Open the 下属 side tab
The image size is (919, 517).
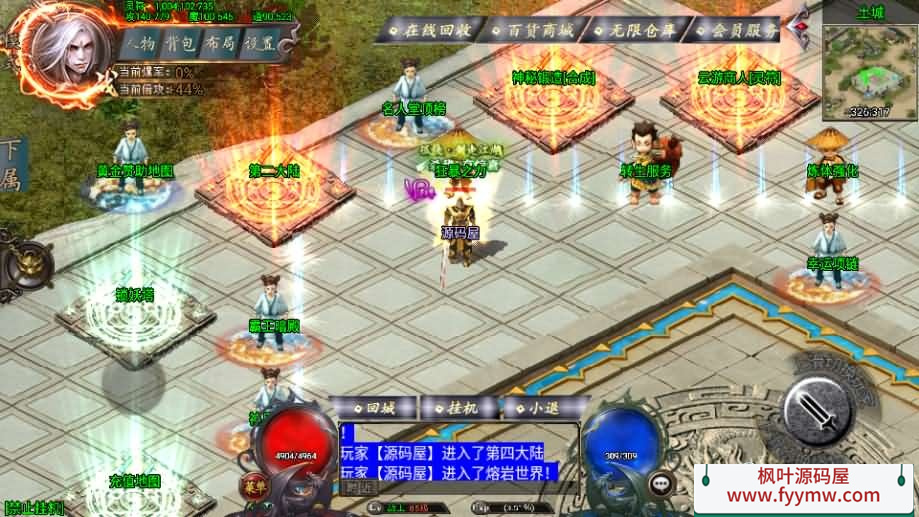click(11, 167)
